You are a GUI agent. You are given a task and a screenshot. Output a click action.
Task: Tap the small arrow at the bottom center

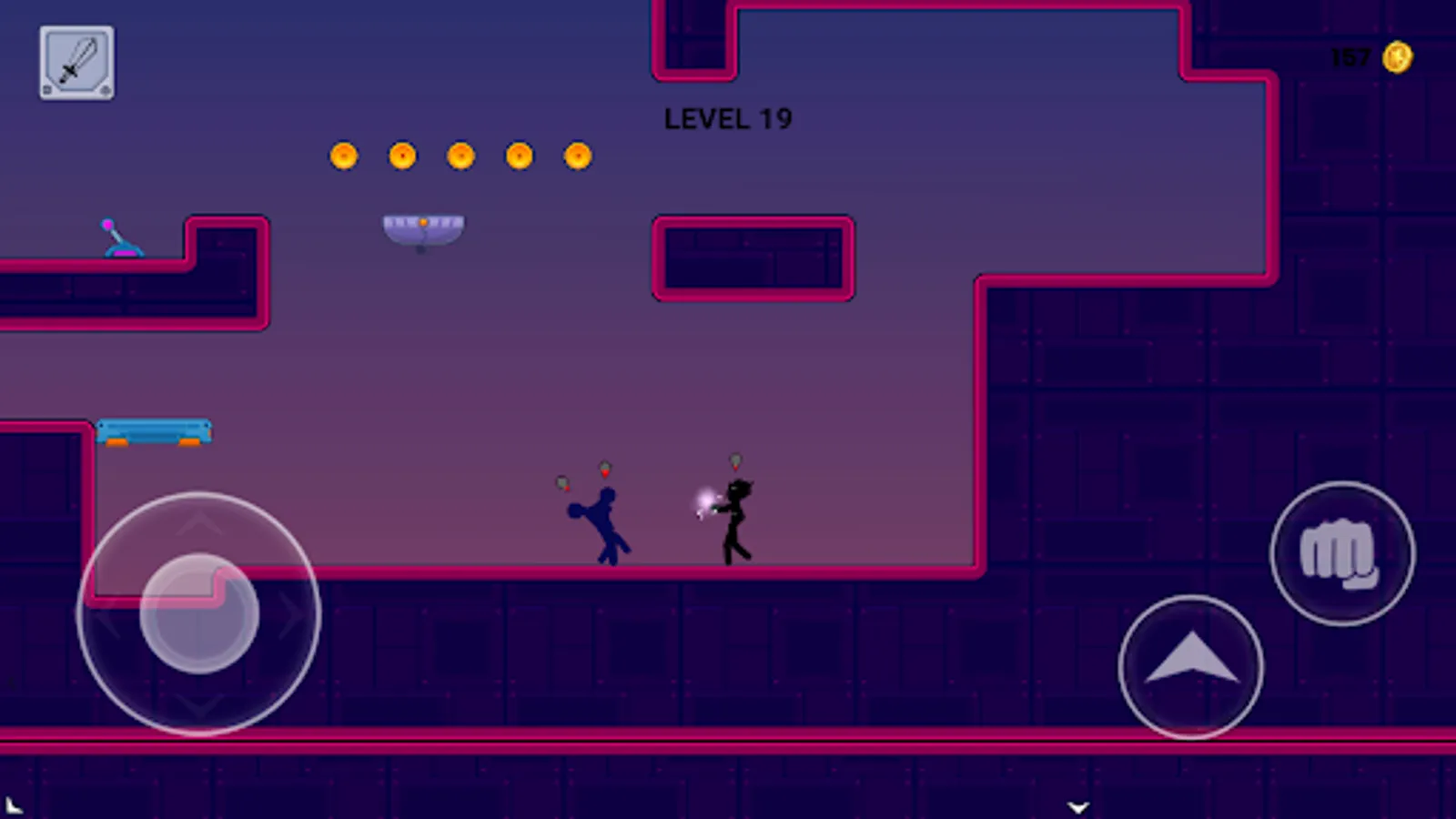click(1079, 805)
